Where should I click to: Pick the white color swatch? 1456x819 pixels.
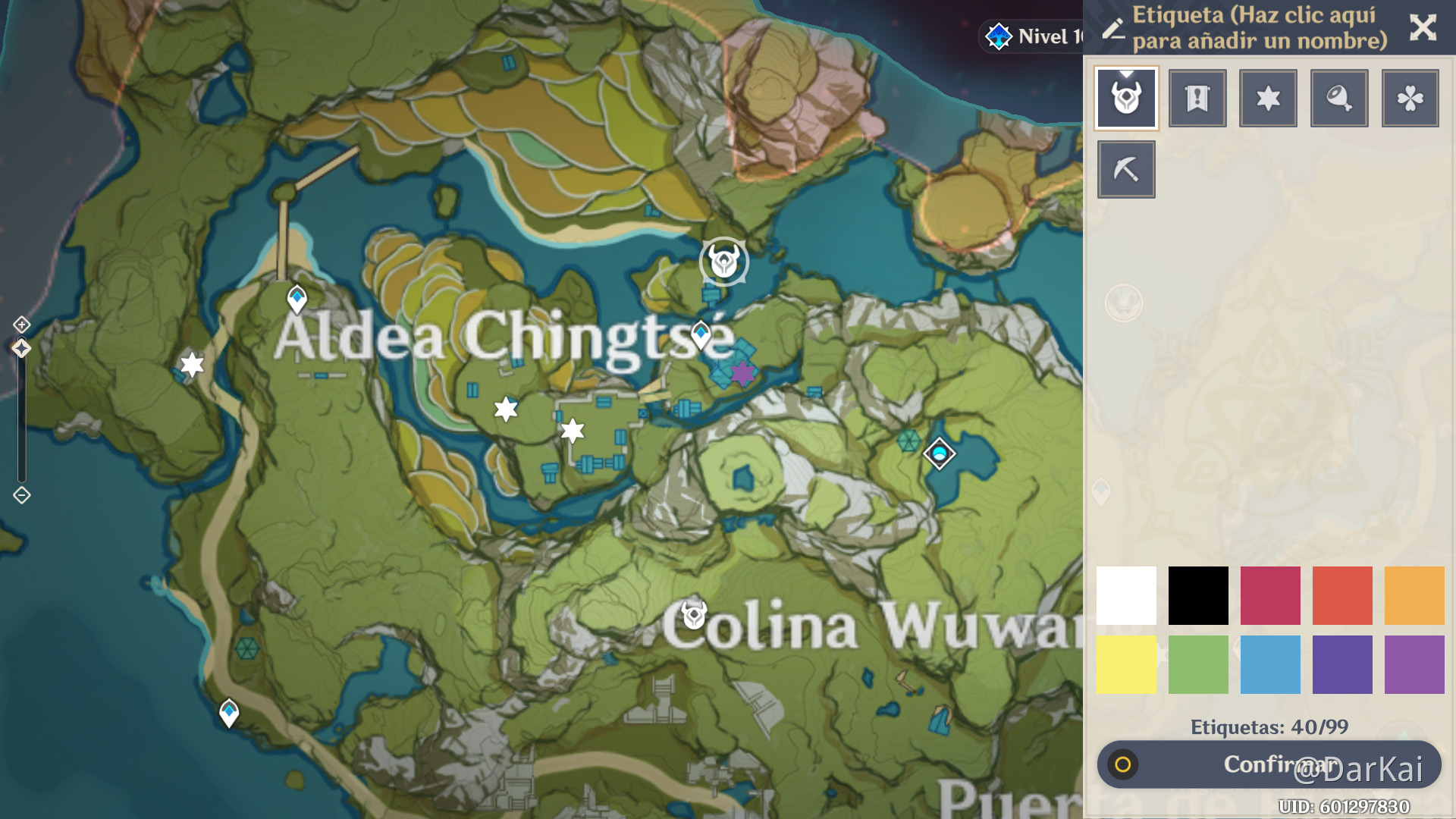(x=1126, y=595)
